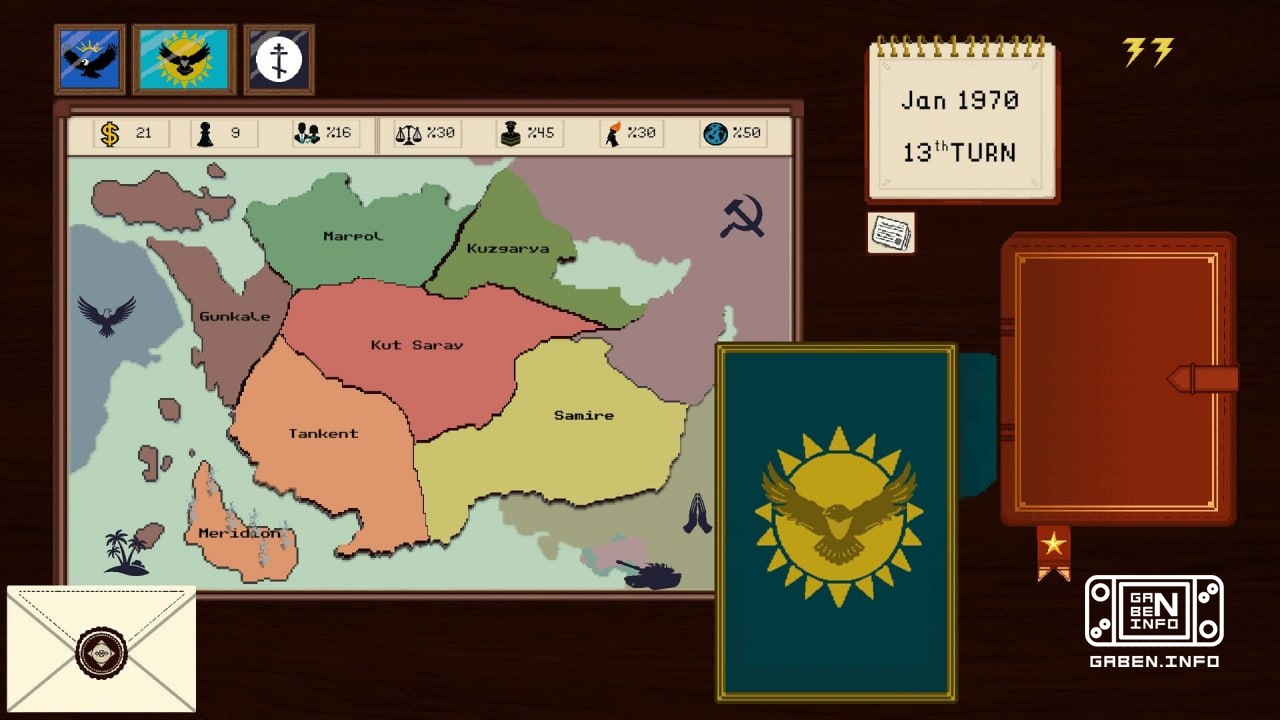Screen dimensions: 1280x720
Task: Click the framed orthodox cross flag
Action: pos(278,57)
